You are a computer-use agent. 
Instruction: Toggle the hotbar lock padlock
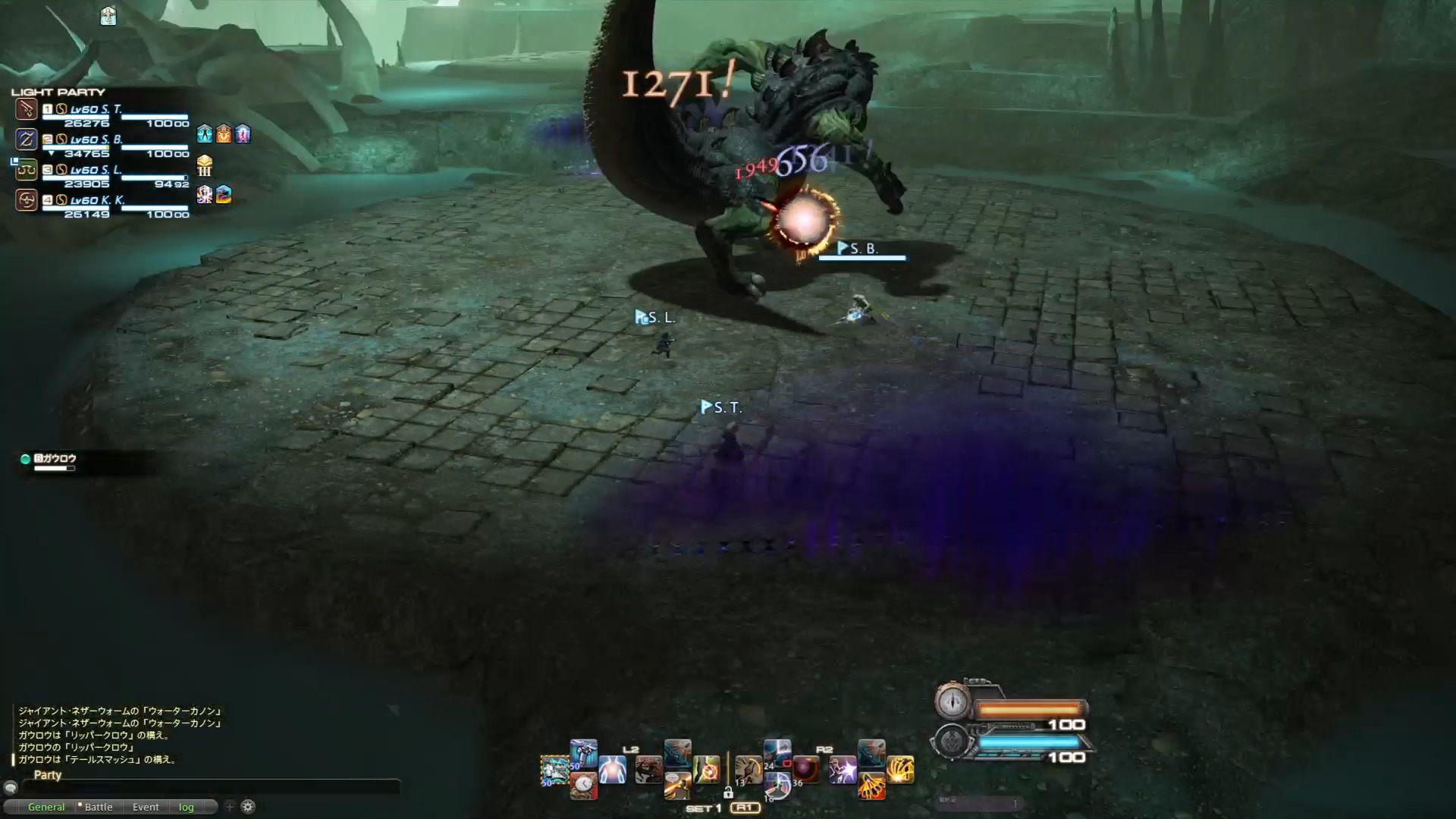pyautogui.click(x=729, y=793)
